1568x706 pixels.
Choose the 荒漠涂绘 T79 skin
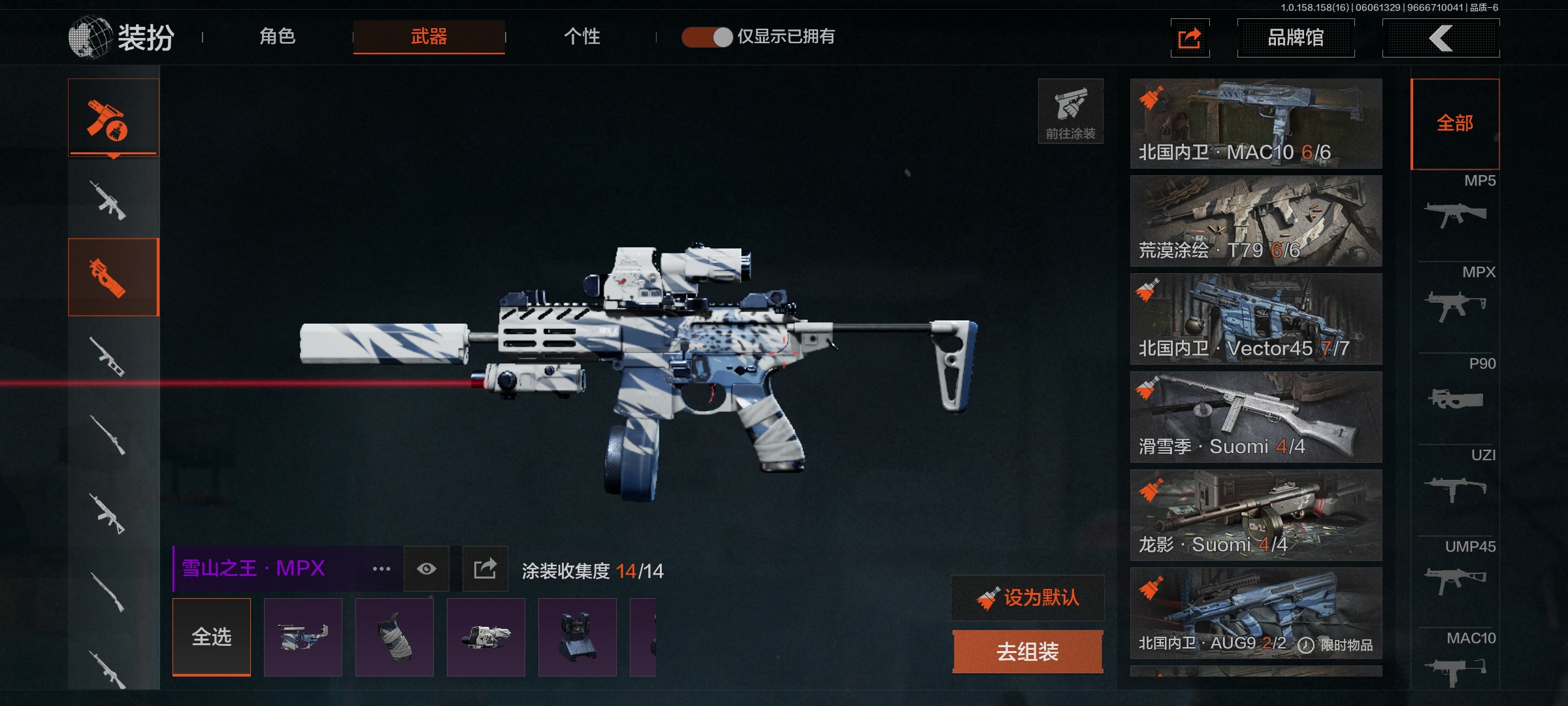(1256, 221)
